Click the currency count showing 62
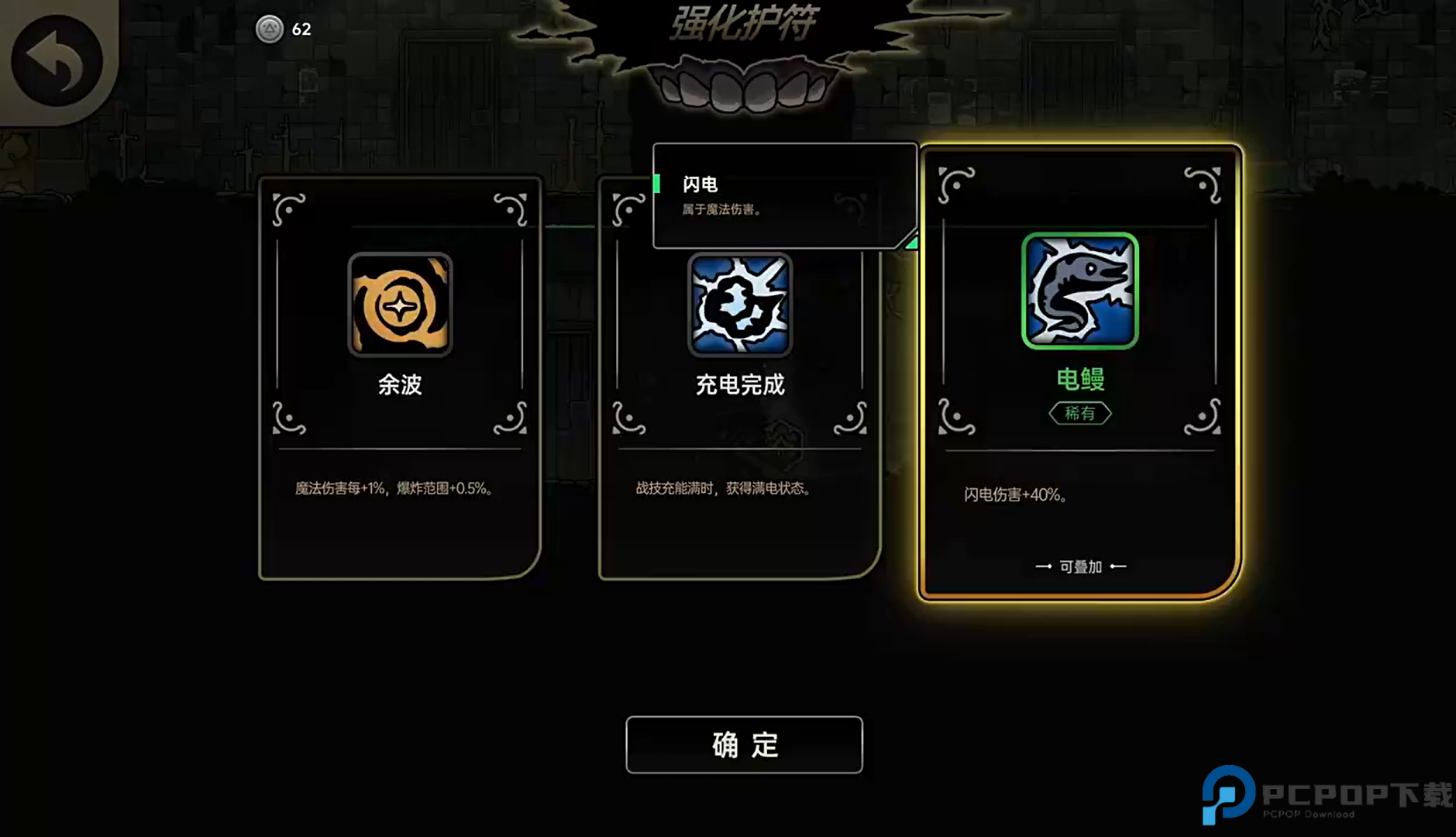This screenshot has height=837, width=1456. (x=300, y=29)
